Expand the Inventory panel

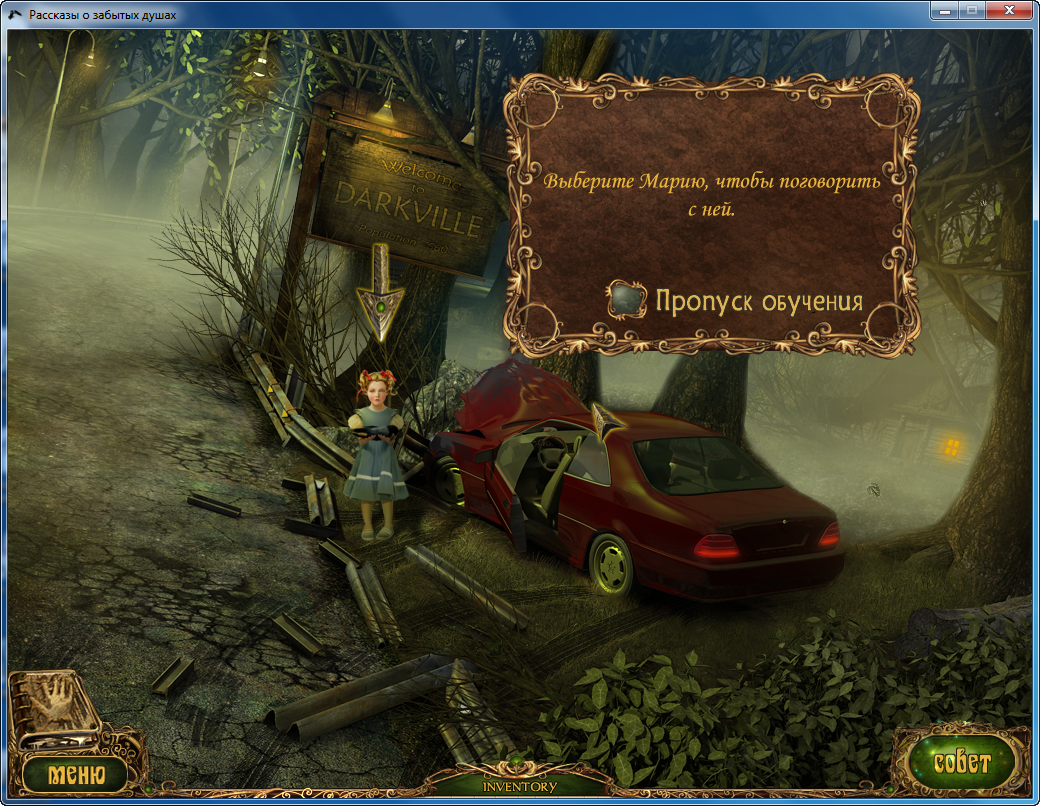[x=519, y=786]
